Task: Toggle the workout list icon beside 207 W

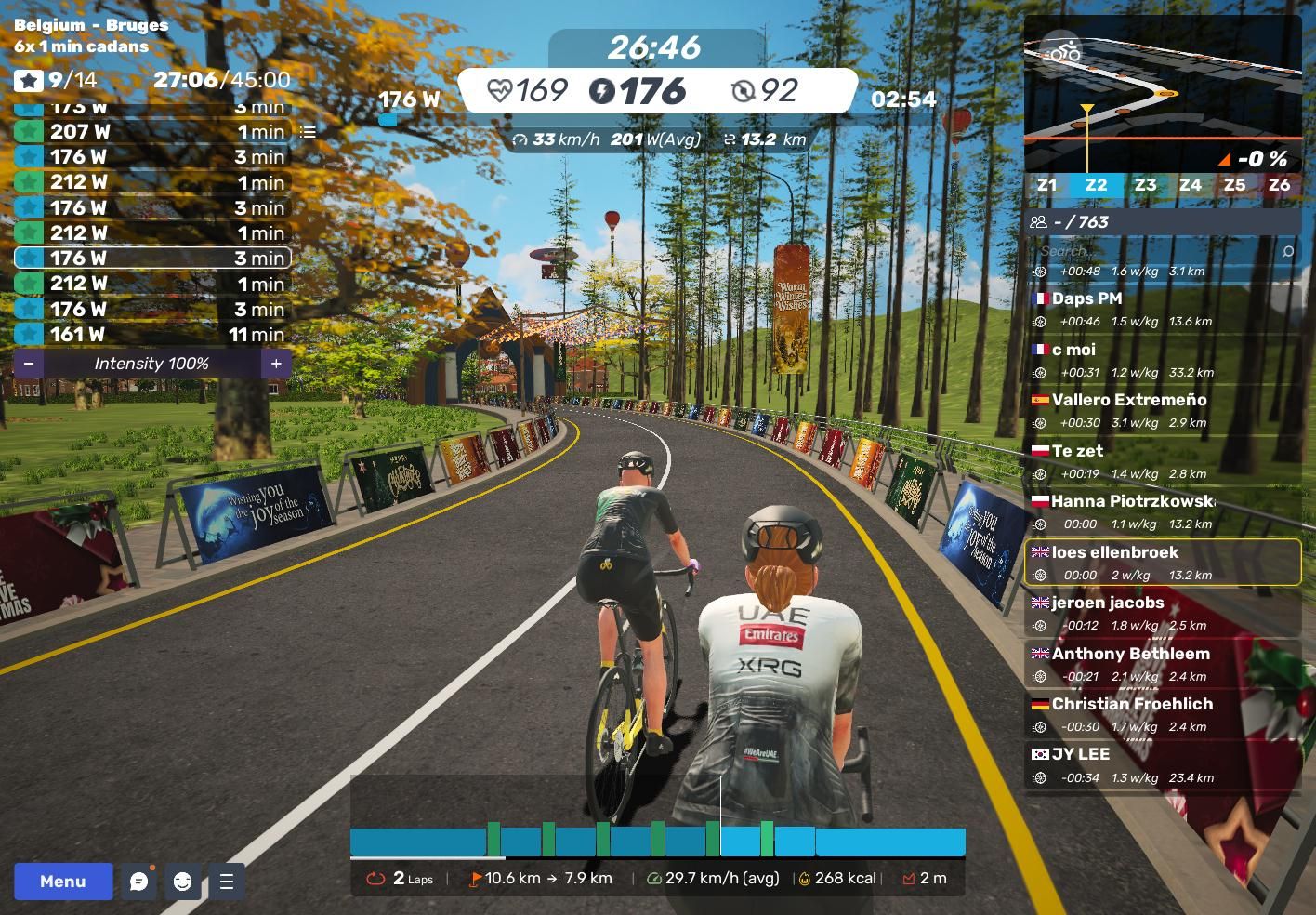Action: 308,132
